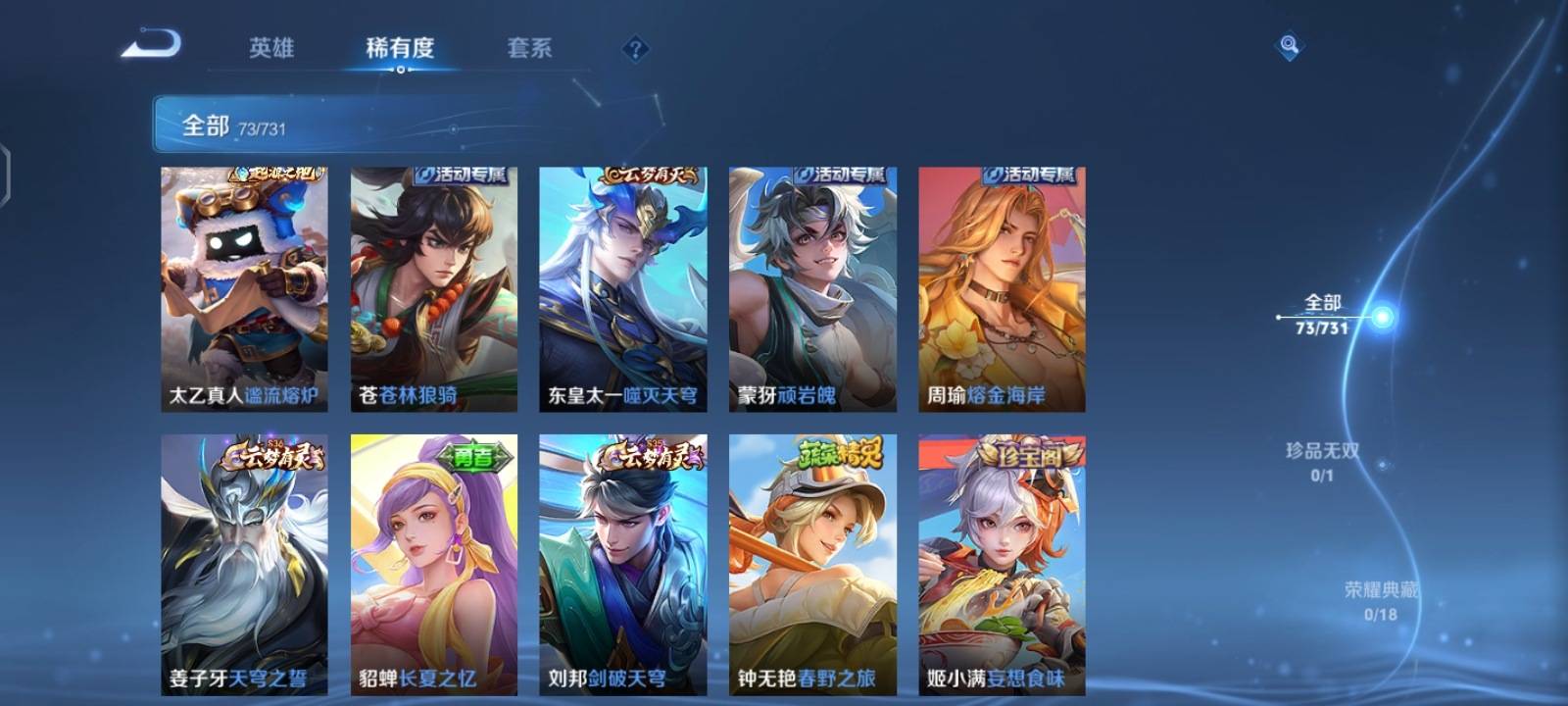The image size is (1568, 706).
Task: Expand the collapsed side panel arrow on left edge
Action: pos(8,176)
